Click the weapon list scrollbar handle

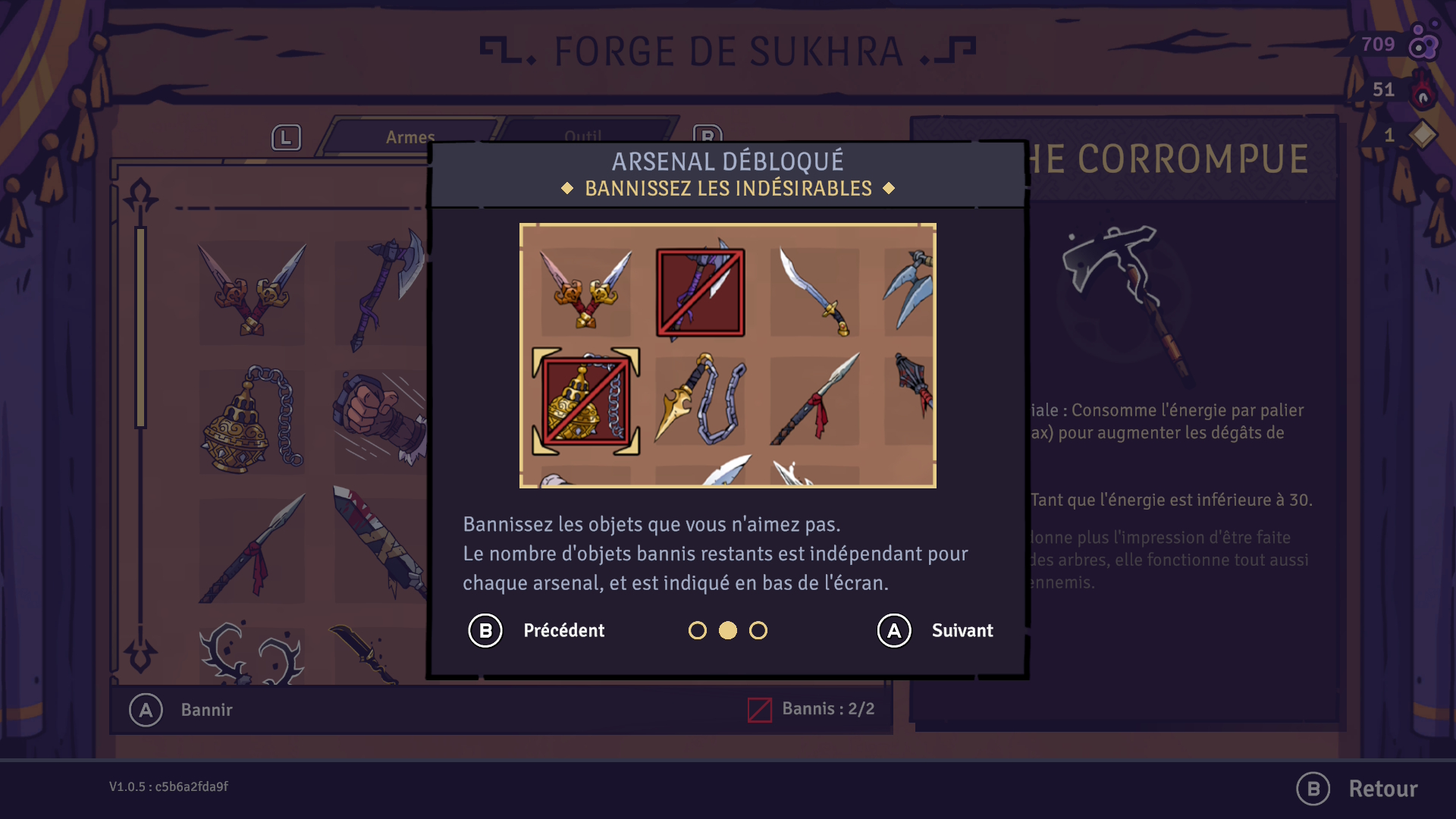[x=140, y=326]
